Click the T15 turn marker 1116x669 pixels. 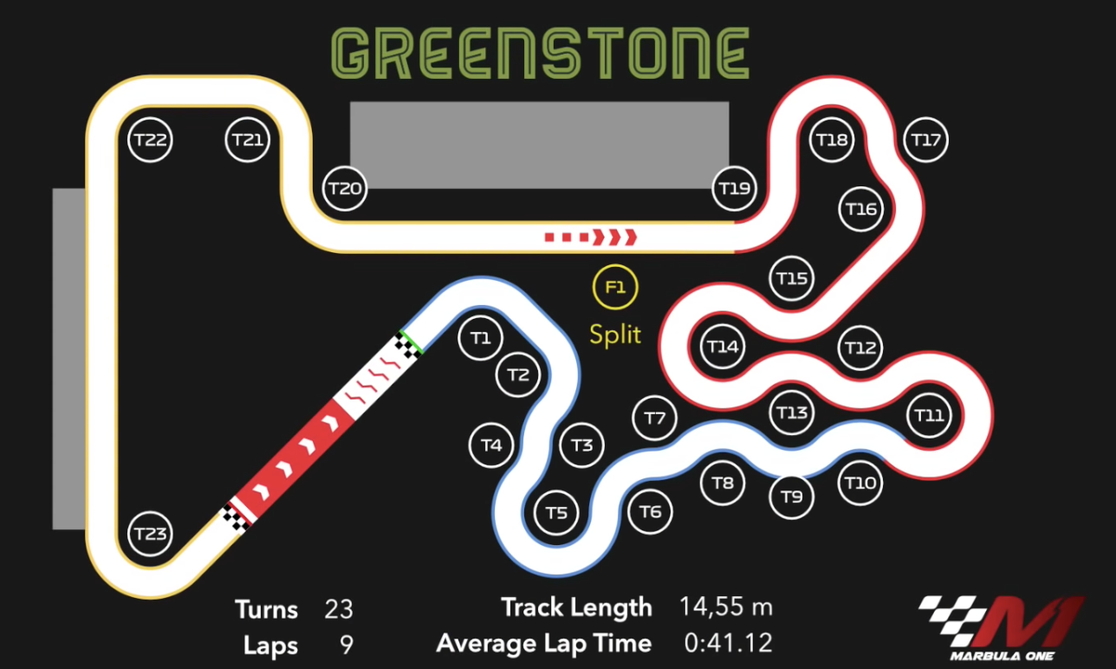pos(791,278)
